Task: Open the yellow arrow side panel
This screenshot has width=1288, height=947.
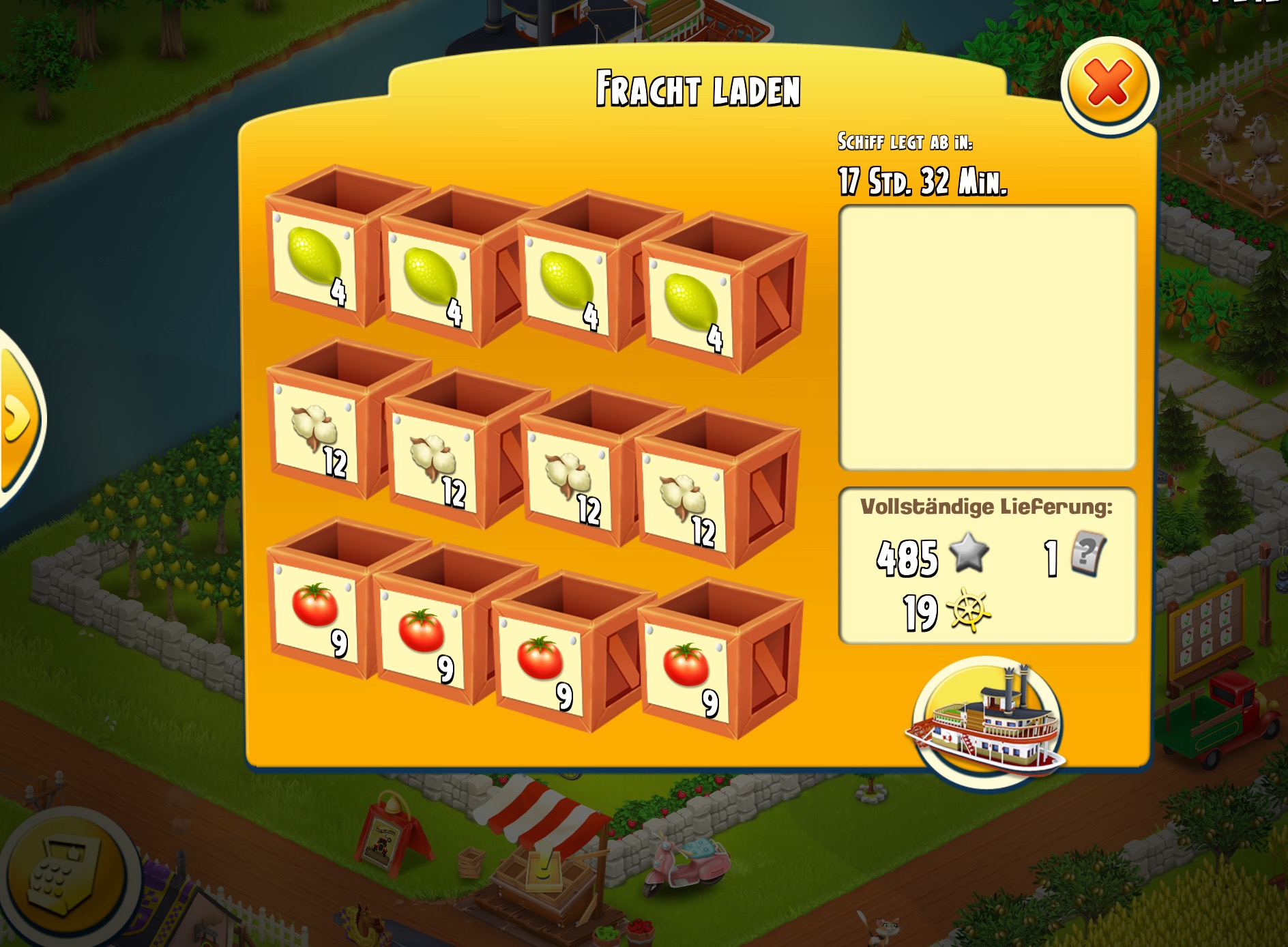Action: [x=18, y=418]
